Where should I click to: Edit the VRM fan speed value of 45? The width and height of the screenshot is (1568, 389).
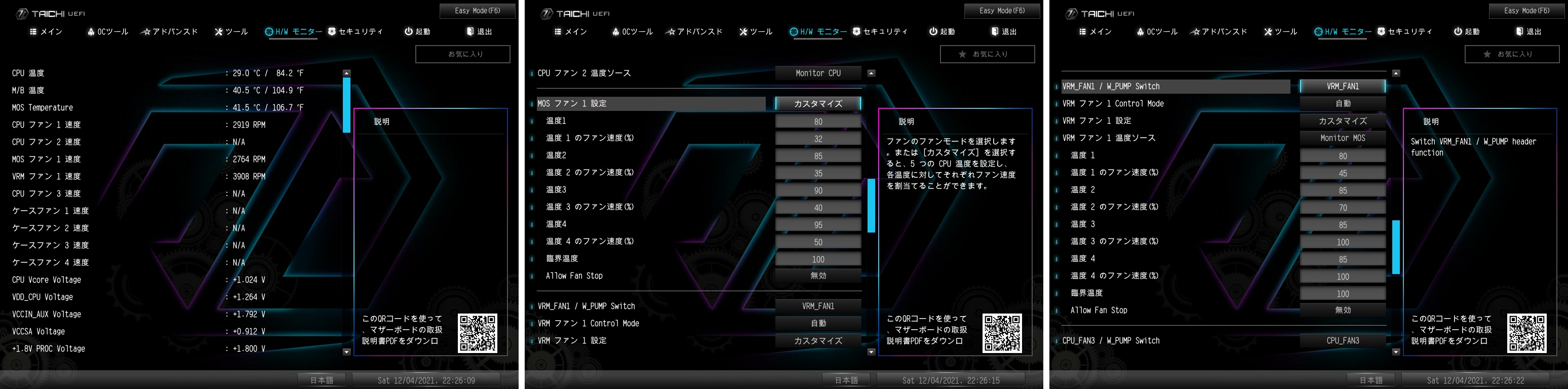(1342, 174)
